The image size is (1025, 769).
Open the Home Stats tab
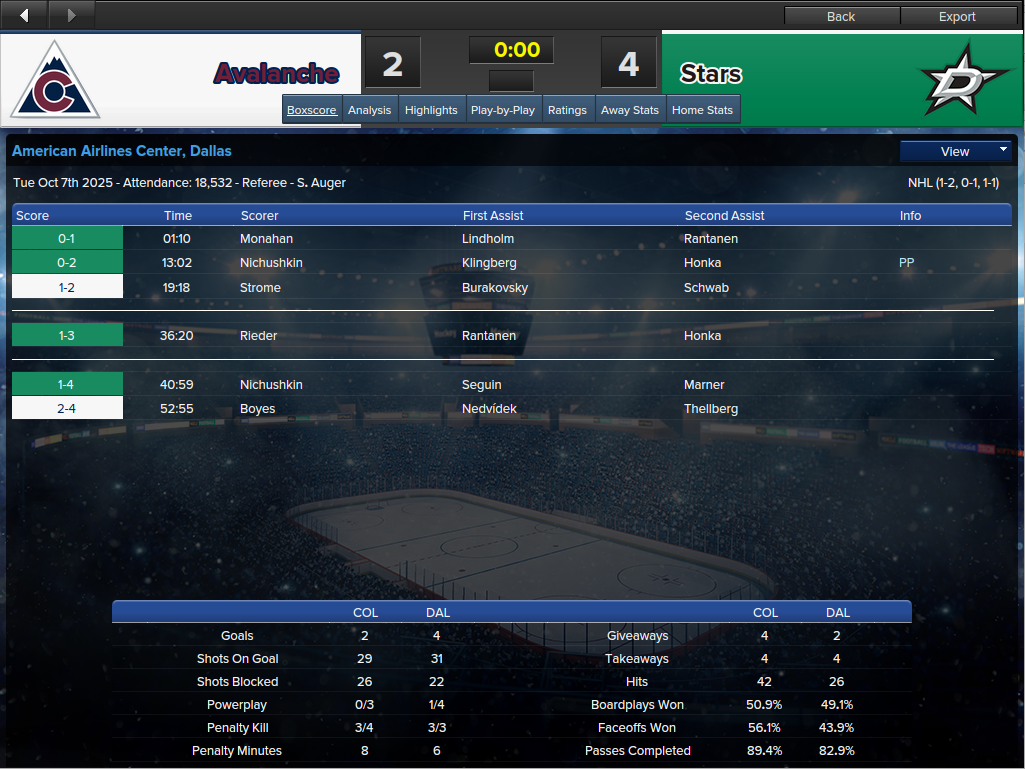(x=702, y=110)
